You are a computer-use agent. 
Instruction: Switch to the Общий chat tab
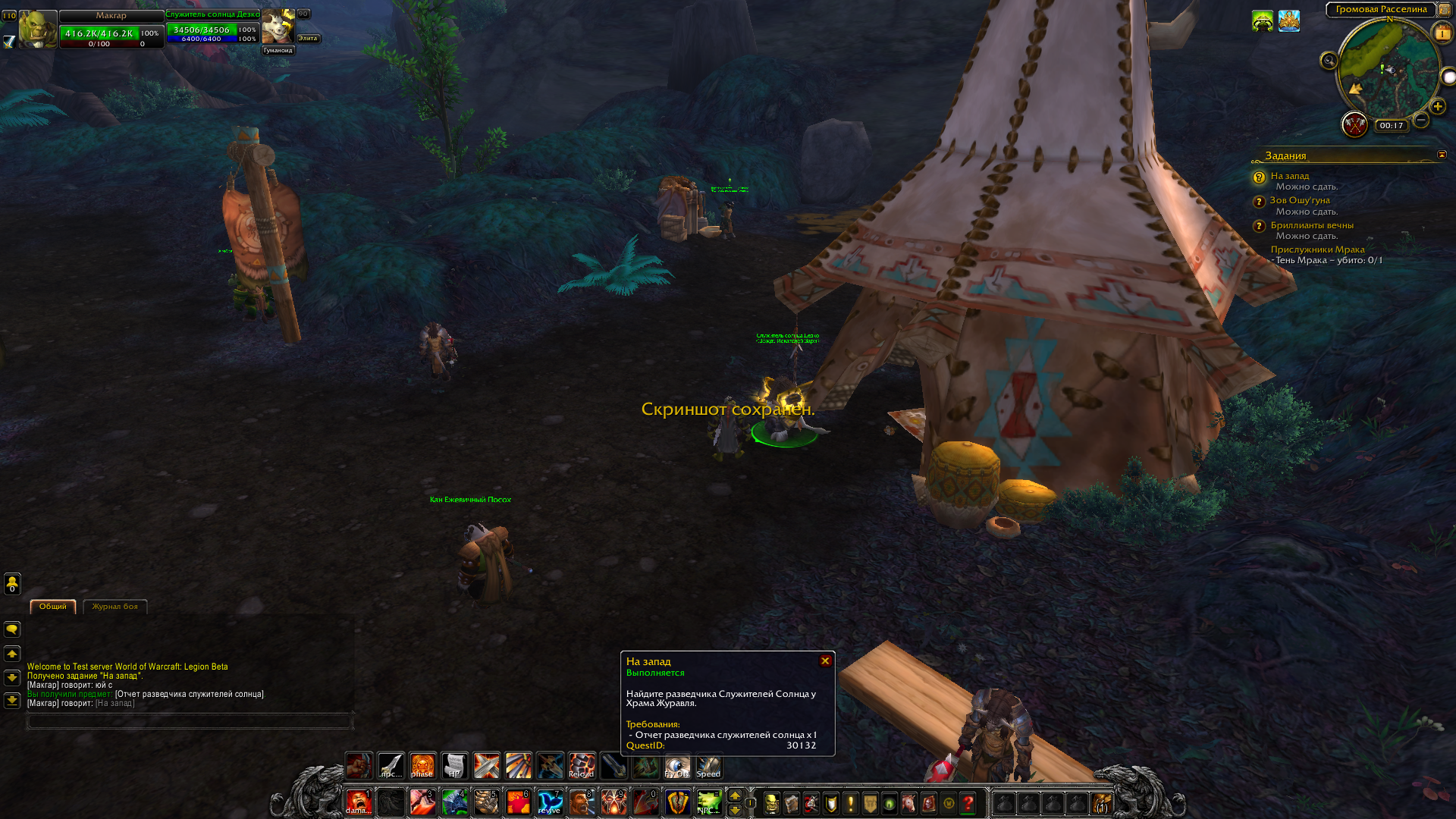53,607
